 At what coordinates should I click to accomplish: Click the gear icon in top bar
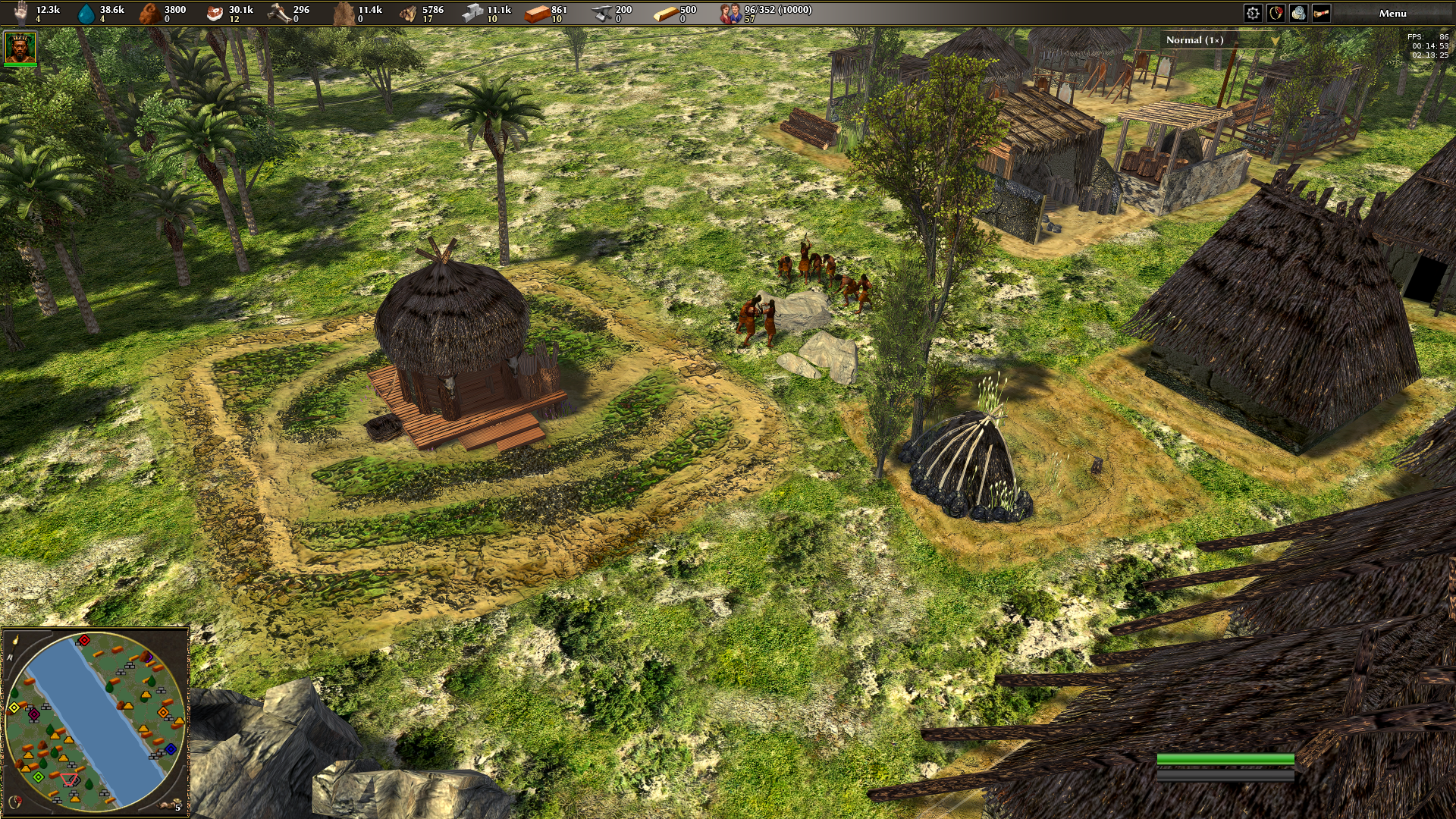coord(1253,13)
